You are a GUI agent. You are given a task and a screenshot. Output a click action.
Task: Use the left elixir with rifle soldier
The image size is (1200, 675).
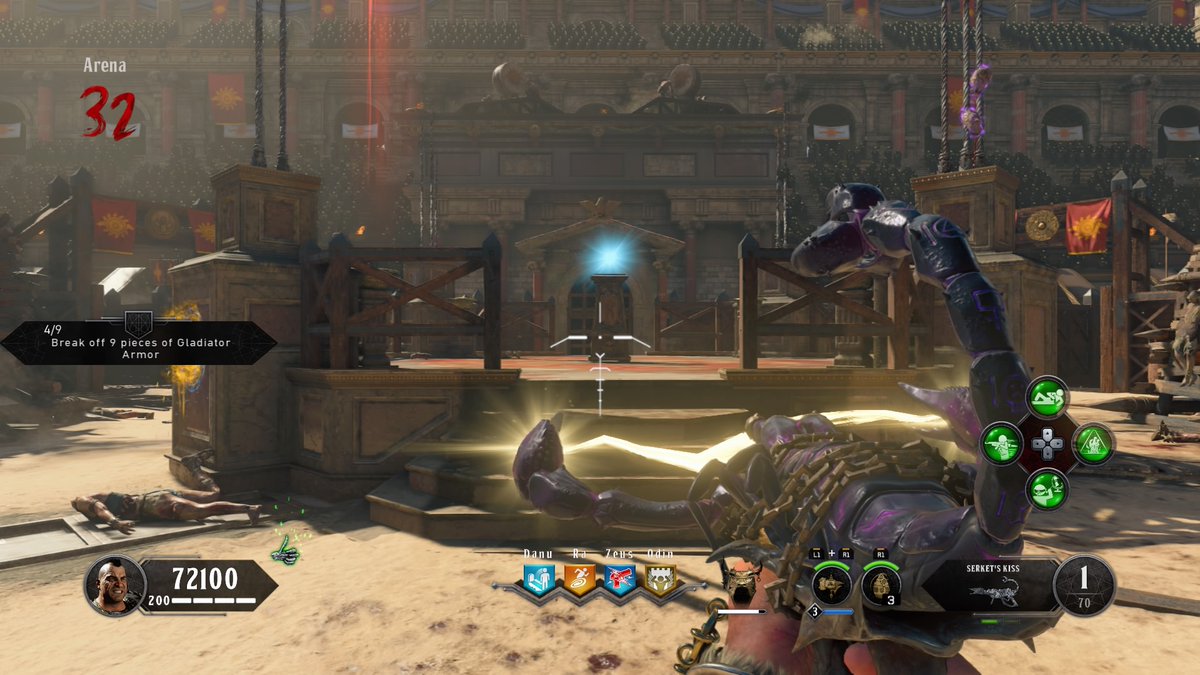tap(1001, 443)
